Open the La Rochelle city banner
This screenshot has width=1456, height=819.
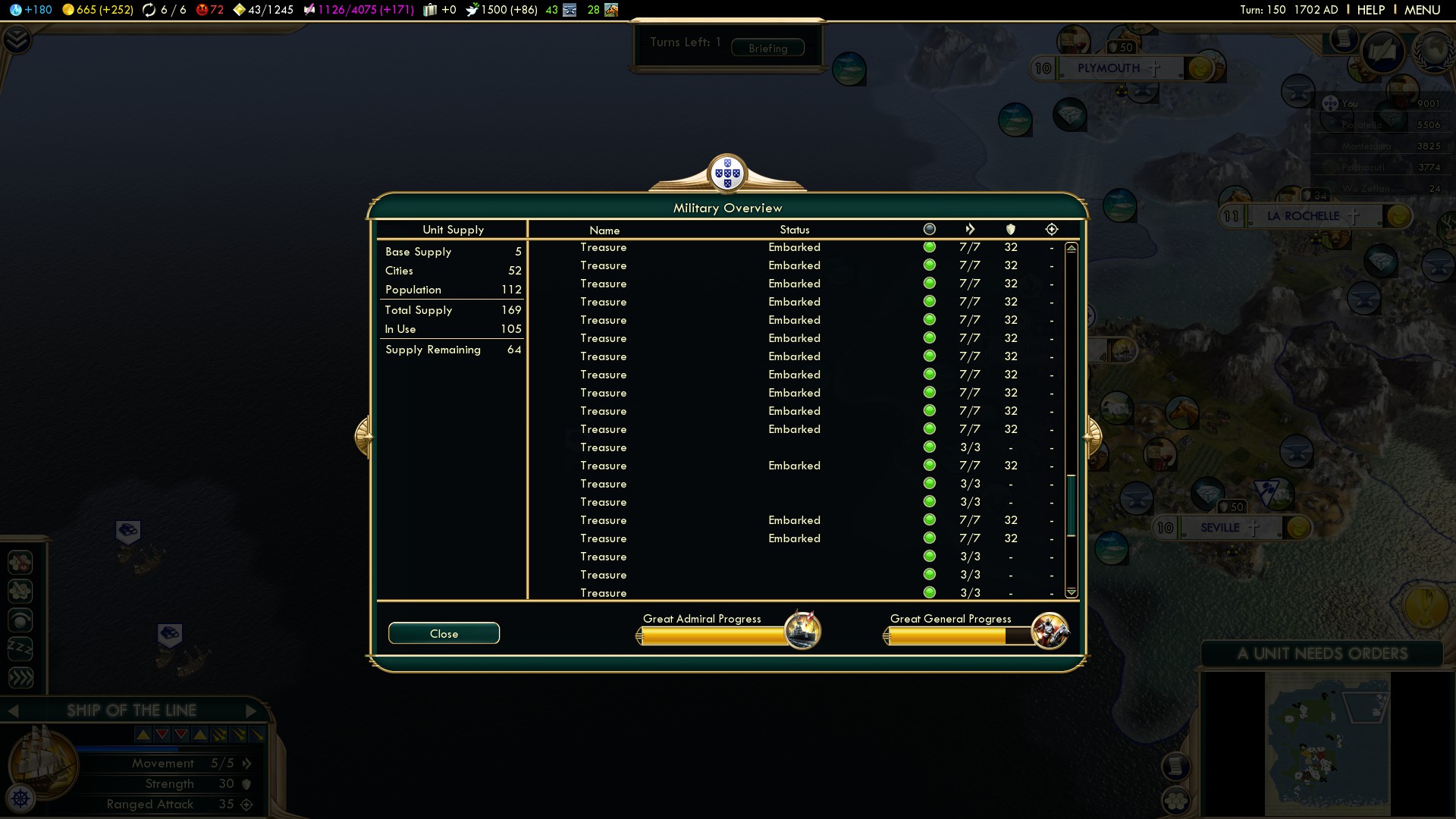(1303, 216)
